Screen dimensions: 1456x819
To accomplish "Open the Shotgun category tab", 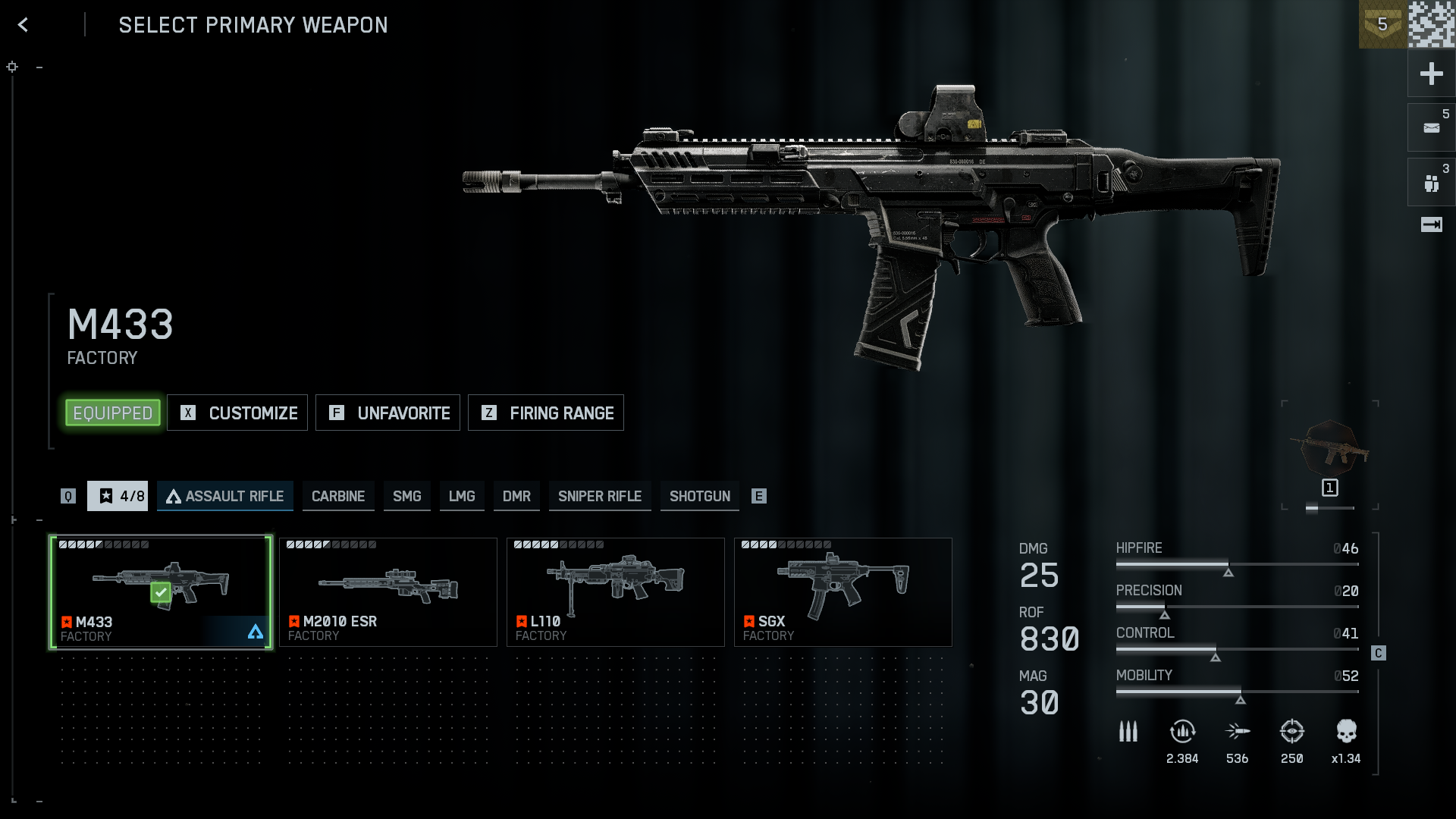I will click(700, 496).
